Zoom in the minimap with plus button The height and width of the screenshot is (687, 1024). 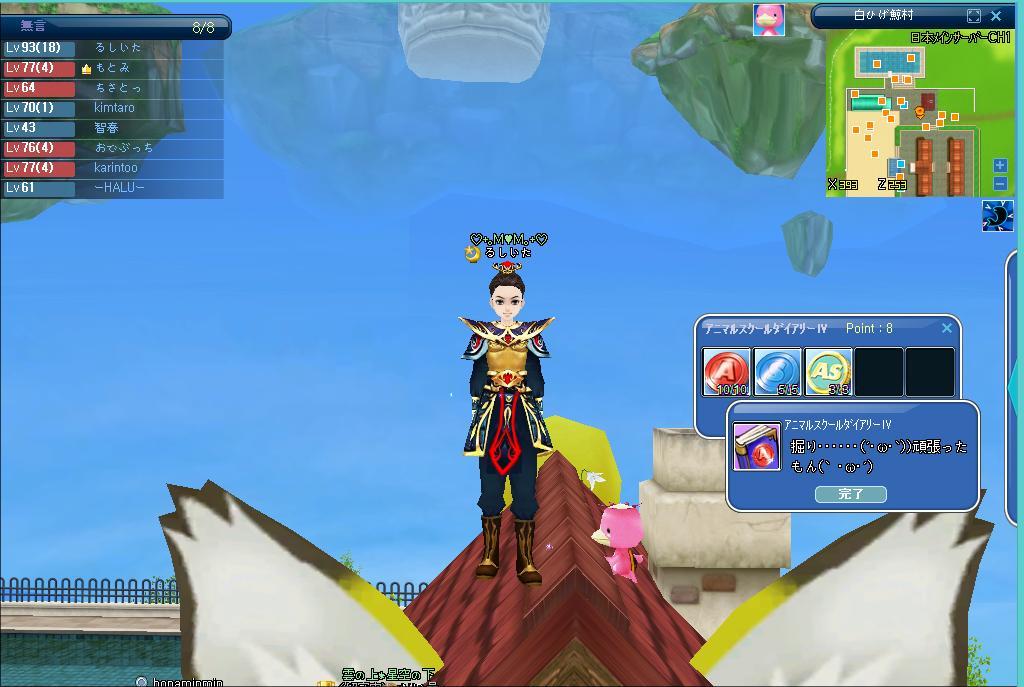point(1000,165)
